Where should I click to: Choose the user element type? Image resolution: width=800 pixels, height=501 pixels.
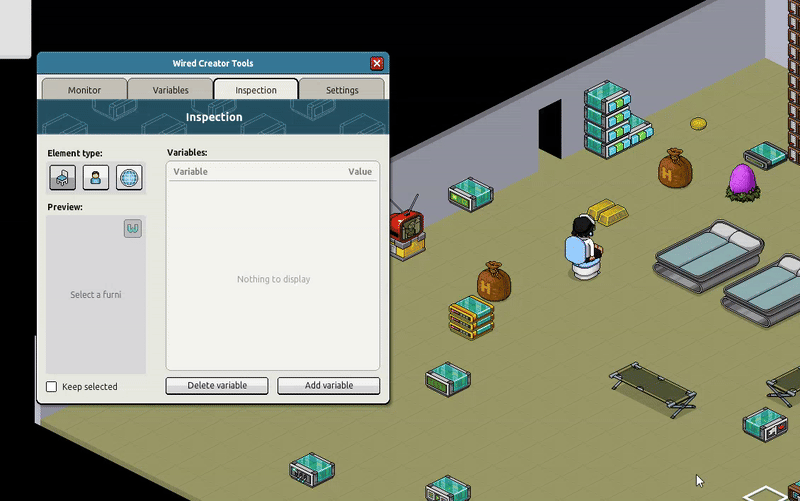pos(95,178)
